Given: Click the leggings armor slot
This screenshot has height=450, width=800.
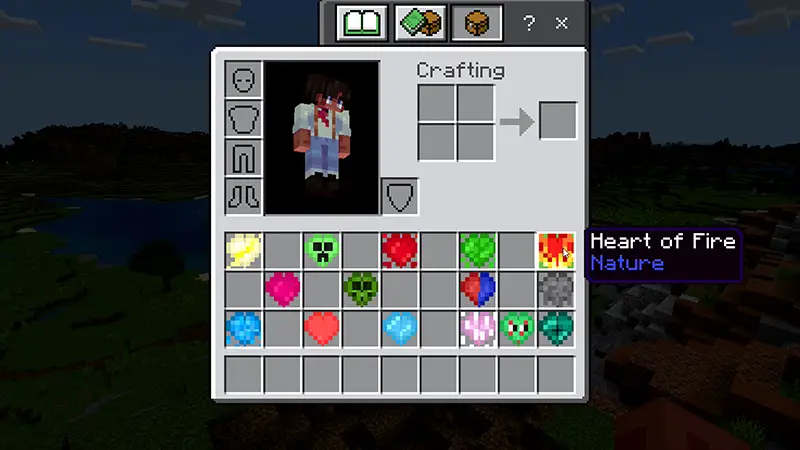Looking at the screenshot, I should (243, 156).
